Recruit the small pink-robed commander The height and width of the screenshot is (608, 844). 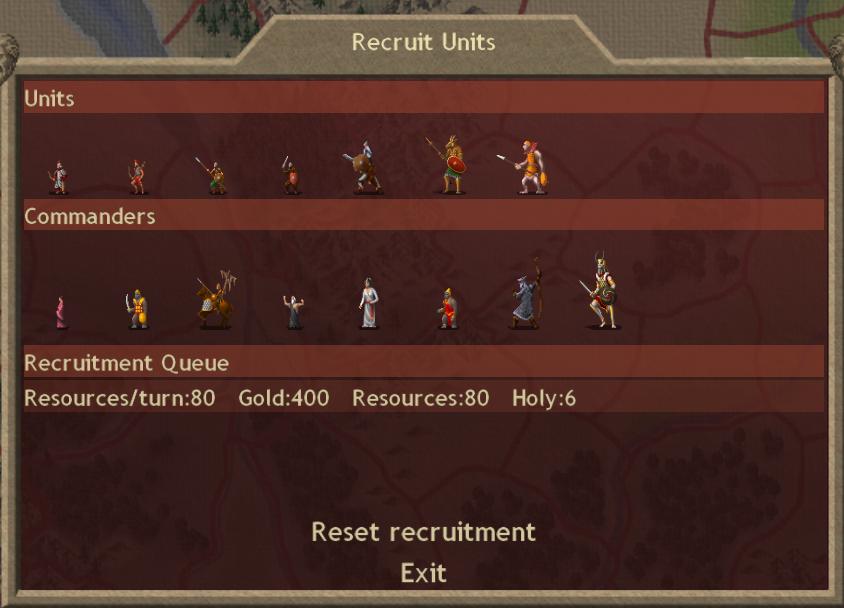click(61, 312)
